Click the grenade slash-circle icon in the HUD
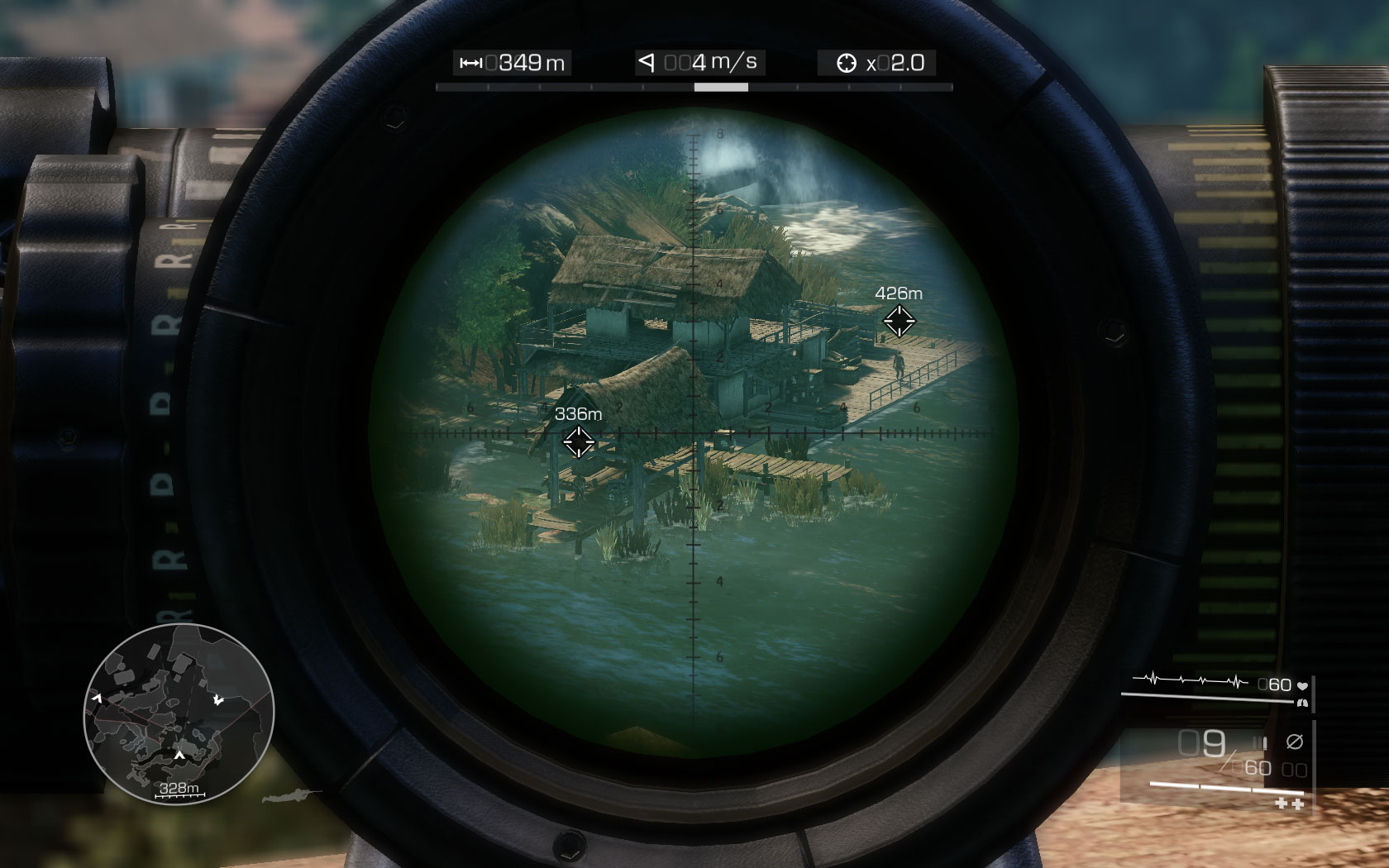The image size is (1389, 868). coord(1294,741)
